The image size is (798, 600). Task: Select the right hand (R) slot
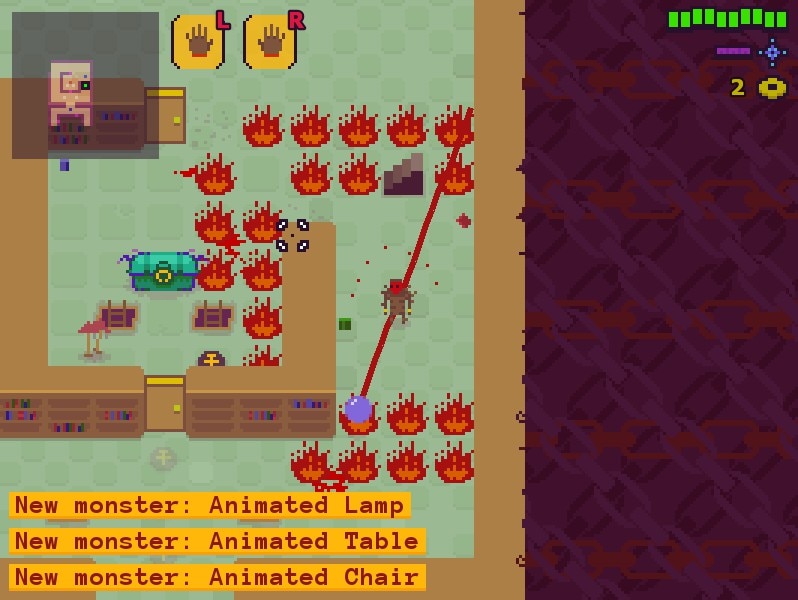point(269,43)
